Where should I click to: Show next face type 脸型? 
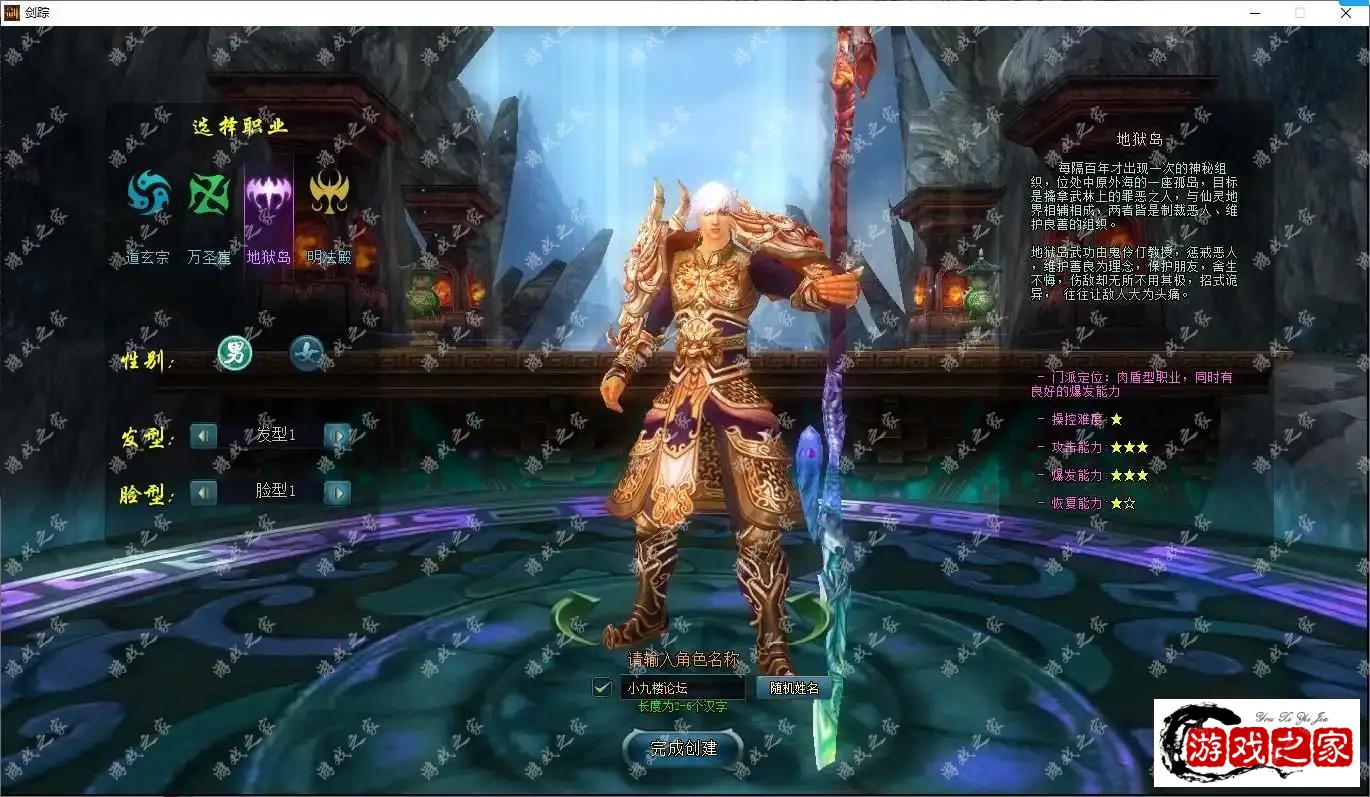(x=338, y=492)
